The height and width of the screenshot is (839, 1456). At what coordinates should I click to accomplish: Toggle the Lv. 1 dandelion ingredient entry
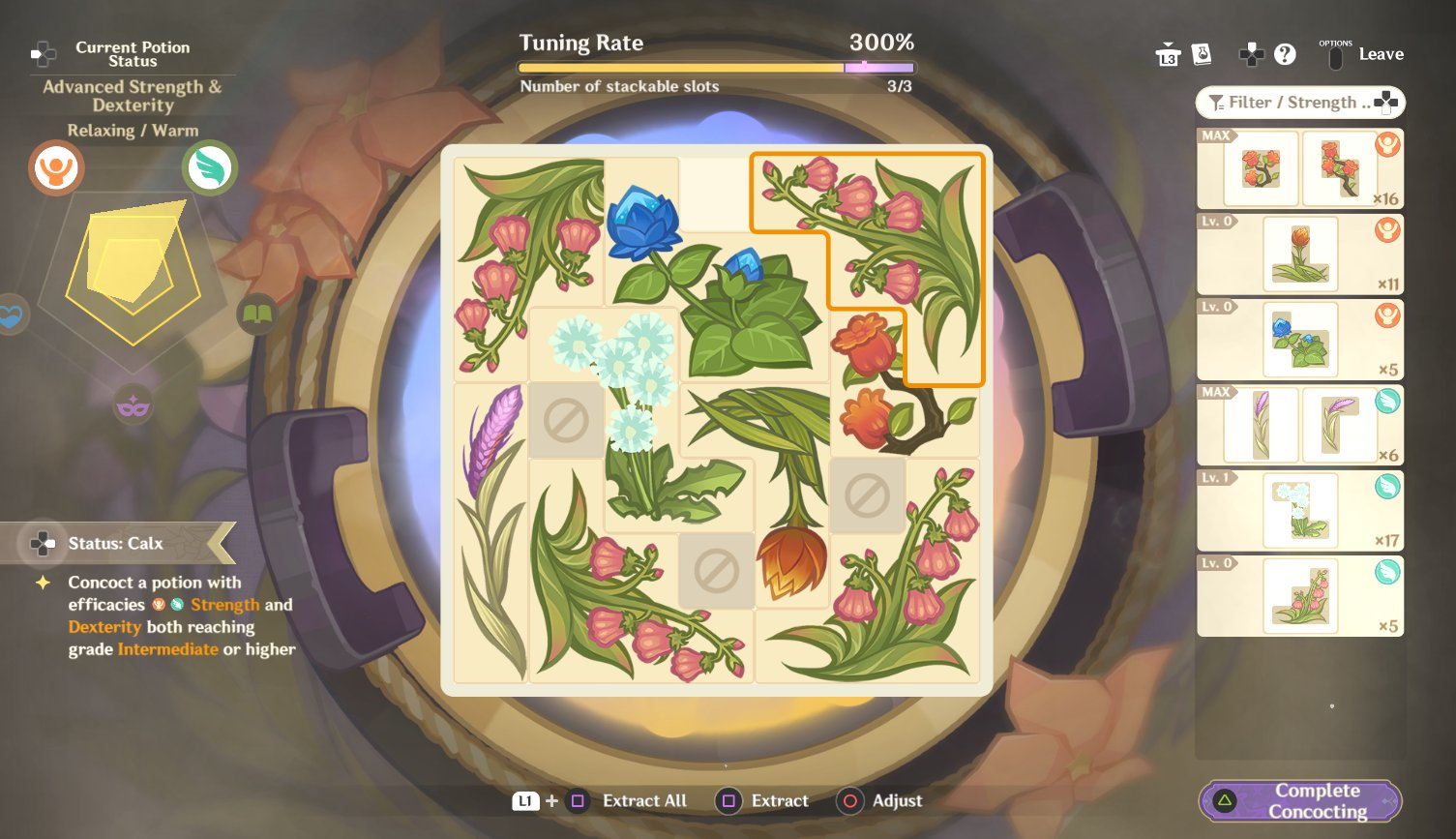[x=1299, y=510]
